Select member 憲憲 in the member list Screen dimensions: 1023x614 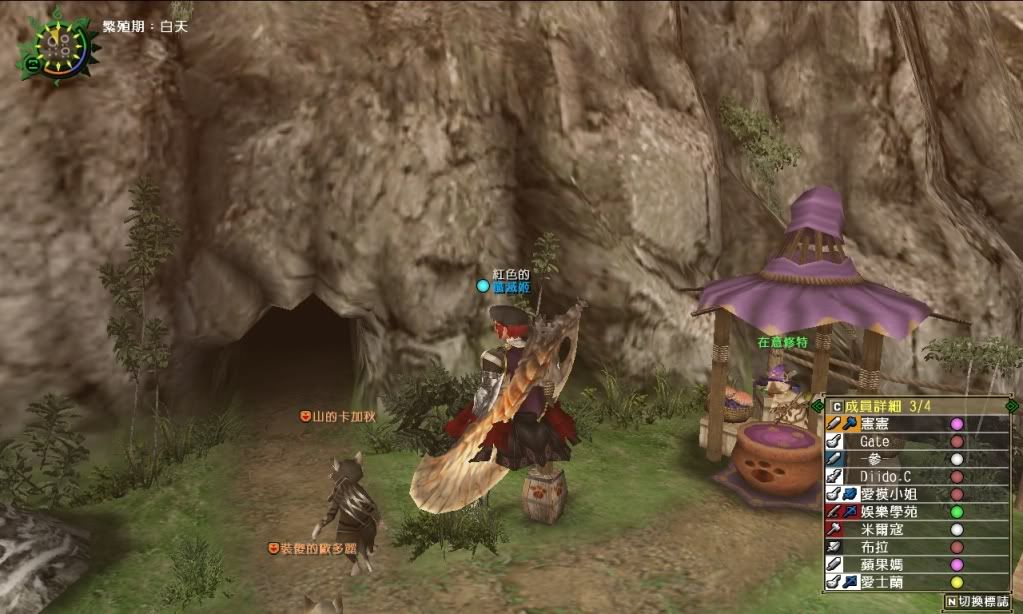(878, 424)
